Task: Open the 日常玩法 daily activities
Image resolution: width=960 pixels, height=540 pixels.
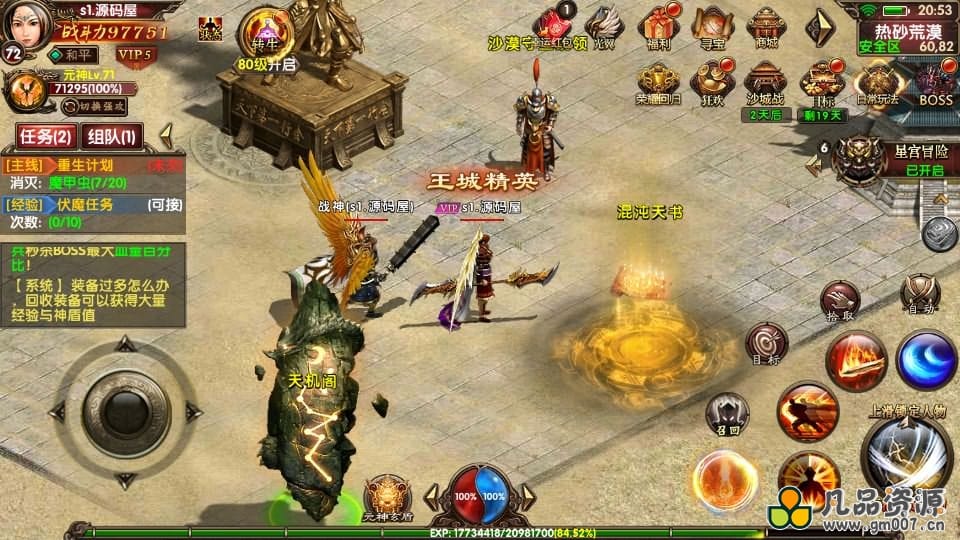Action: click(879, 82)
